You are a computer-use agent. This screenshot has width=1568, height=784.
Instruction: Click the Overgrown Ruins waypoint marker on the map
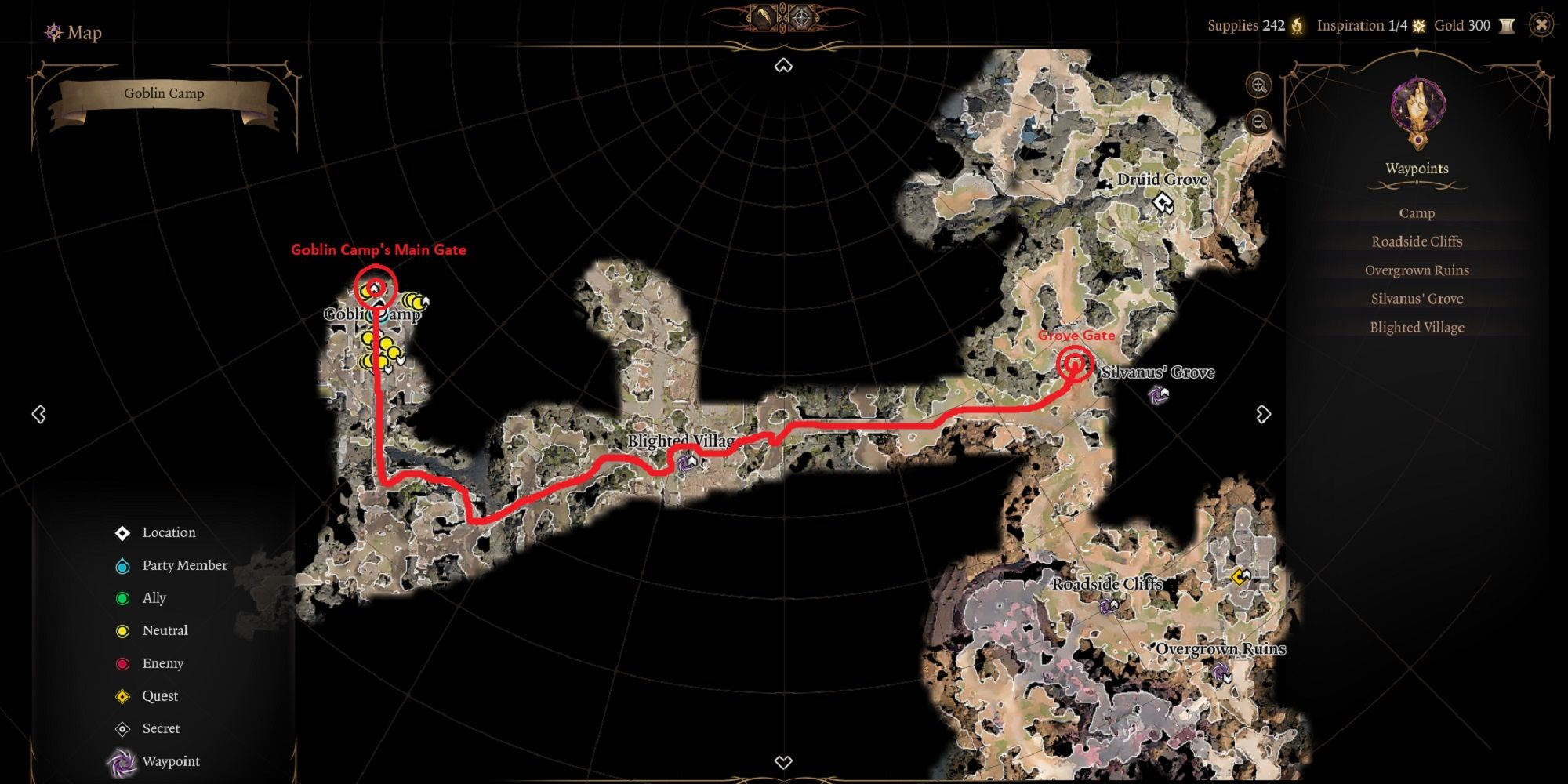coord(1221,673)
